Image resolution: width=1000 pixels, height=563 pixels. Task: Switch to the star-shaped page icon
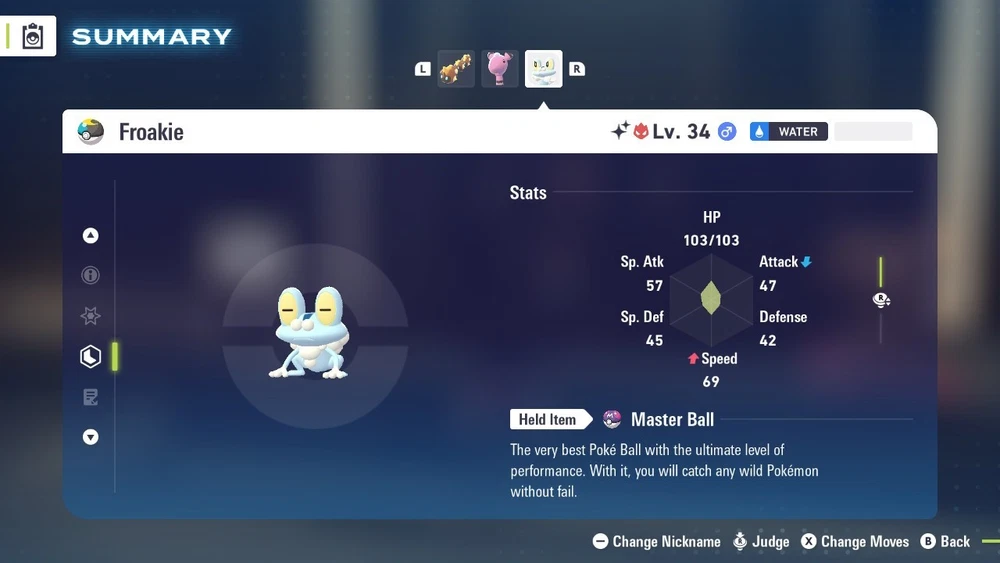pos(91,316)
